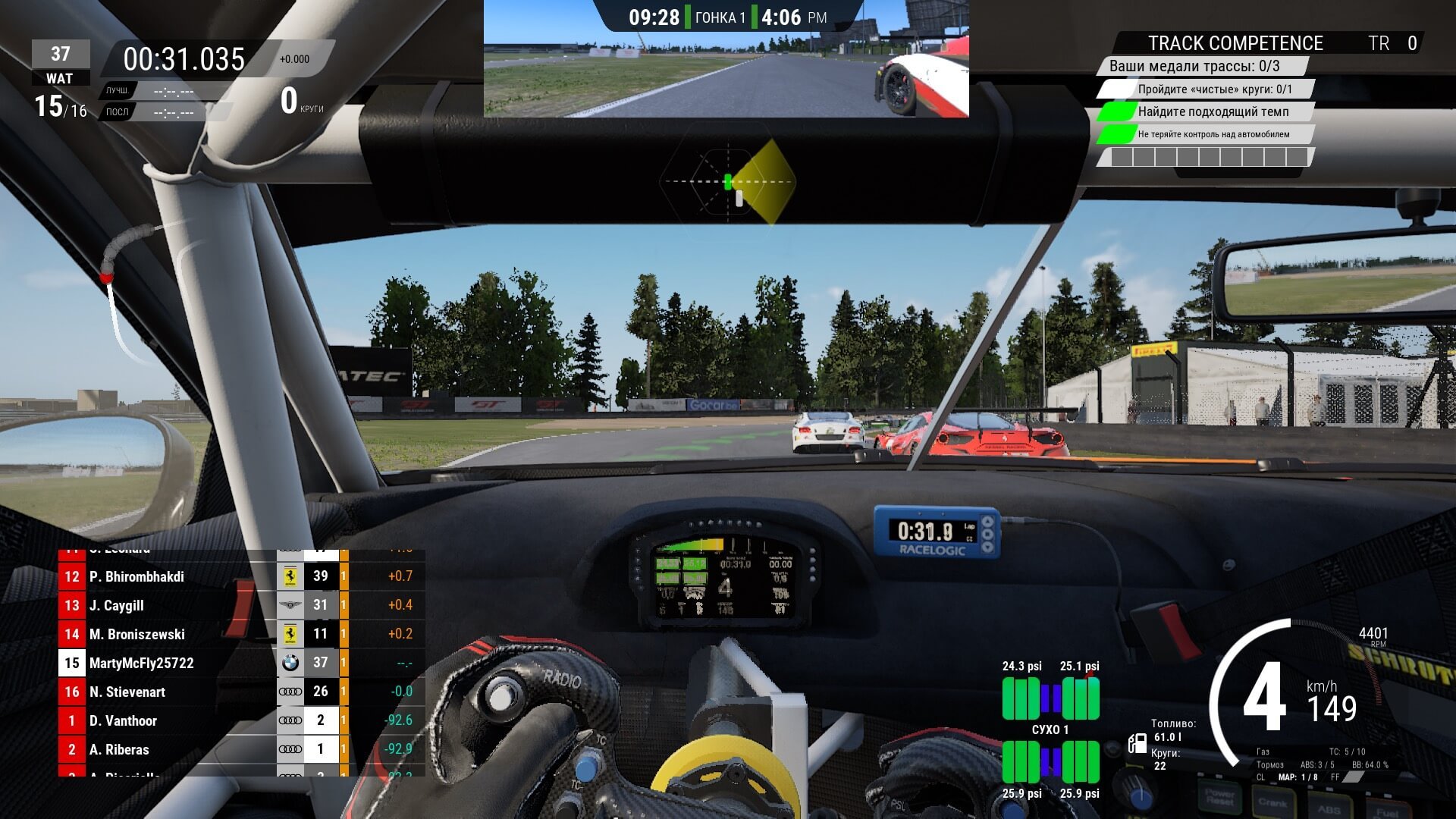Image resolution: width=1456 pixels, height=819 pixels.
Task: Select the proximity radar widget
Action: point(728,182)
